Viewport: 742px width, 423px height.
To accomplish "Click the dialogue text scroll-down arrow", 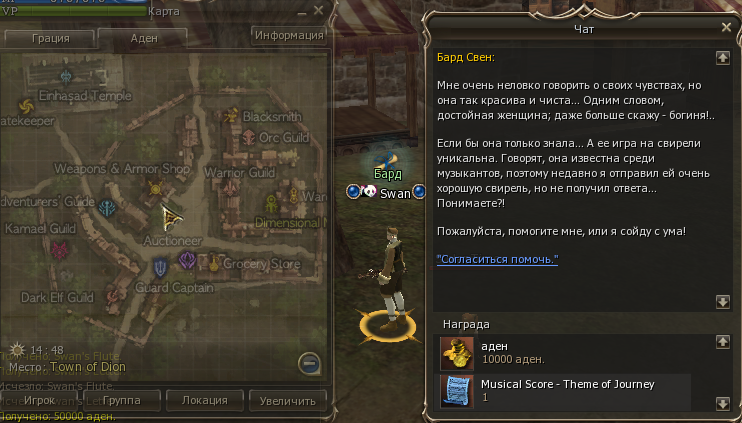I will (722, 301).
